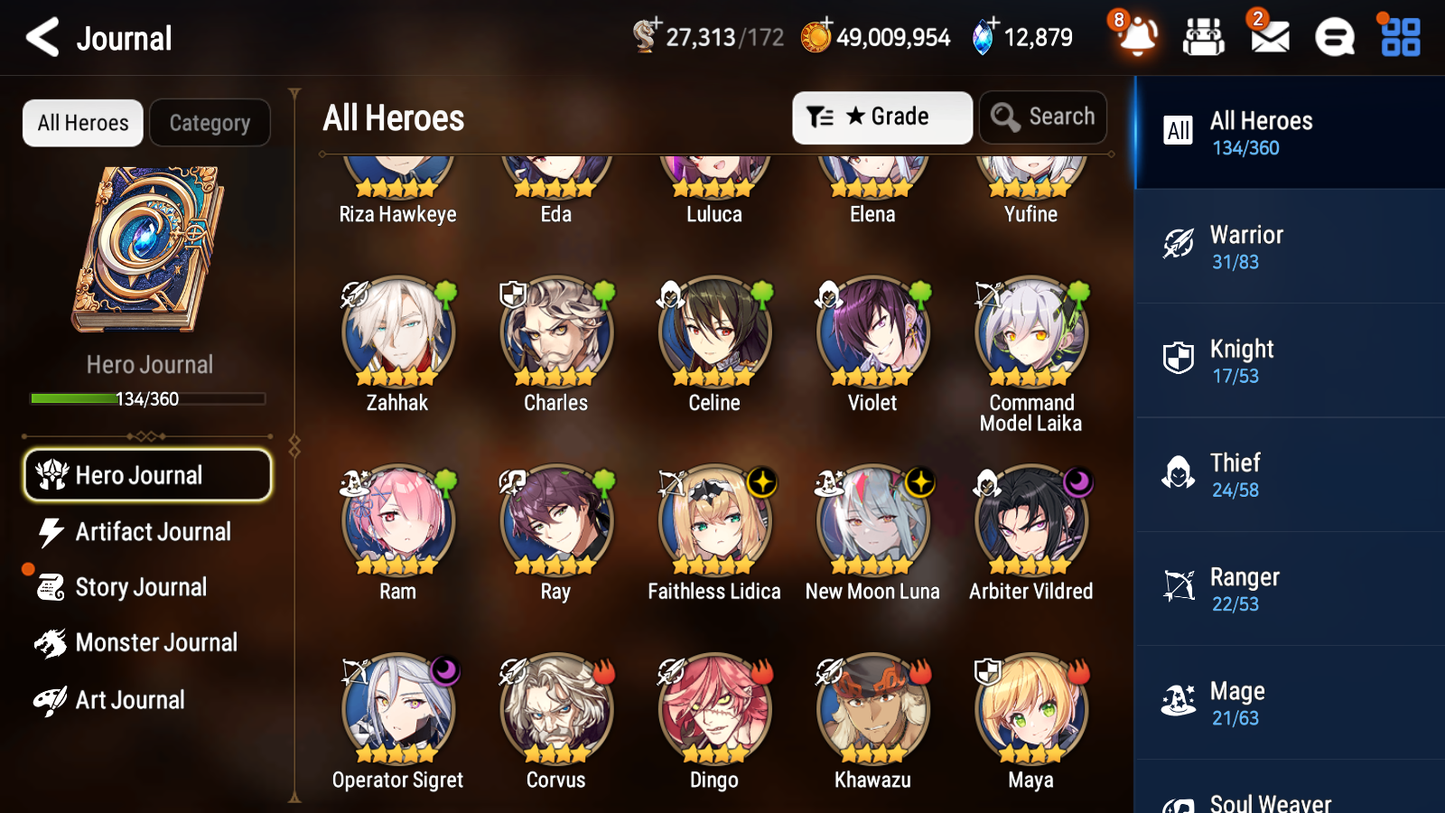Image resolution: width=1445 pixels, height=813 pixels.
Task: Open the chat icon in the top bar
Action: [x=1334, y=36]
